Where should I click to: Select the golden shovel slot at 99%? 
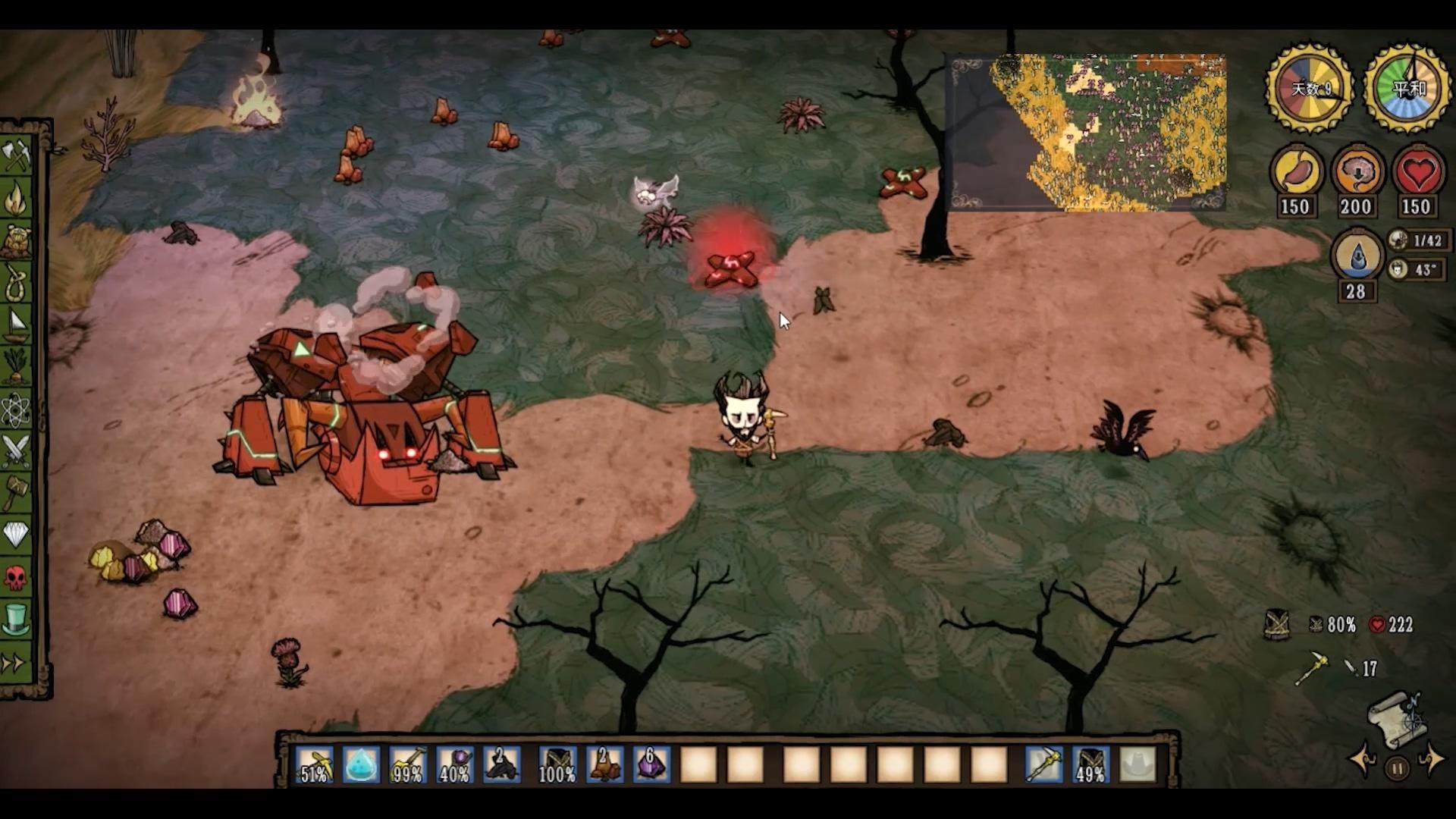(x=408, y=764)
